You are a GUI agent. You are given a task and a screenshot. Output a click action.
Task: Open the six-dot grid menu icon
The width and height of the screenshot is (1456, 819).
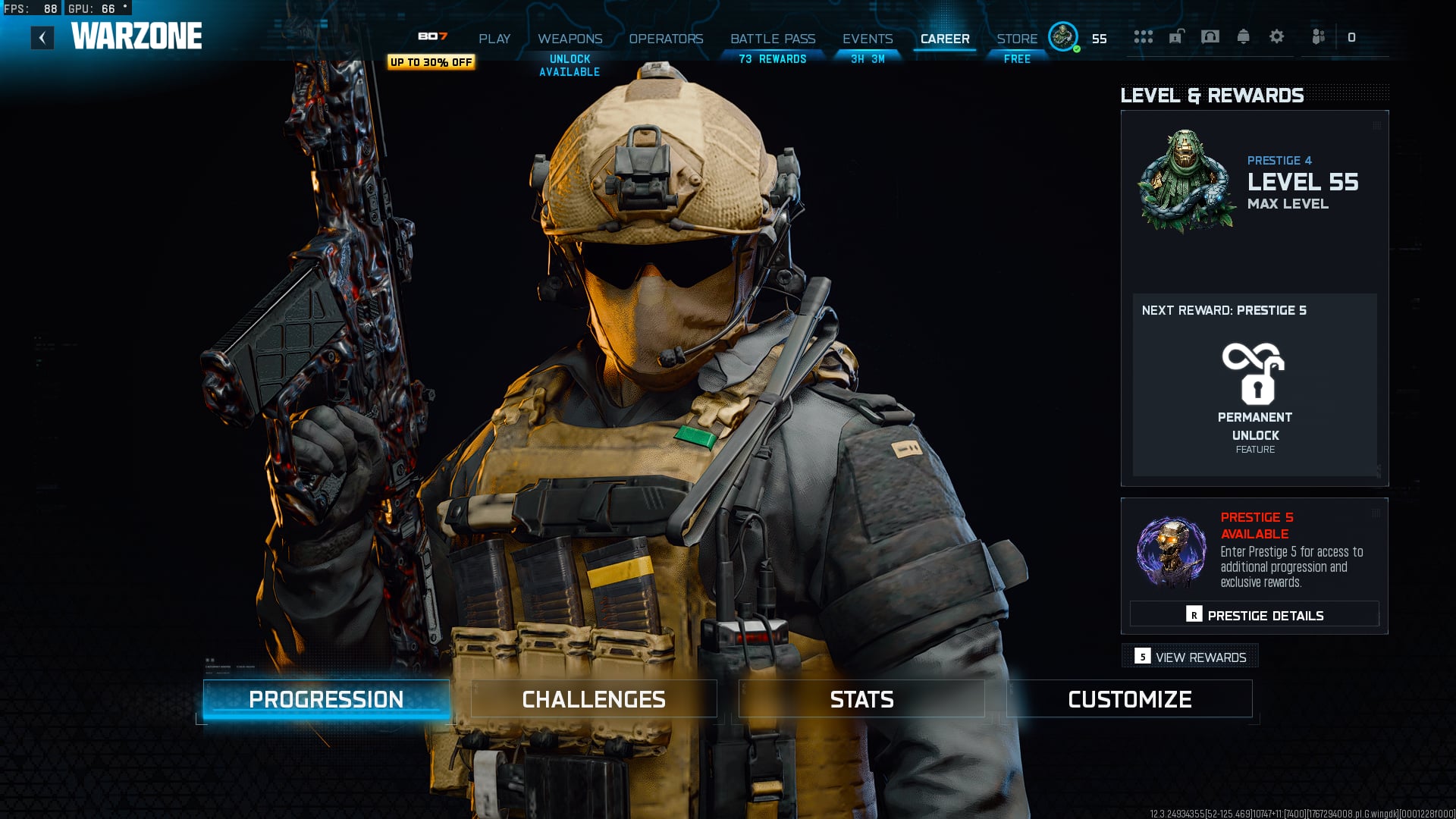click(1143, 36)
